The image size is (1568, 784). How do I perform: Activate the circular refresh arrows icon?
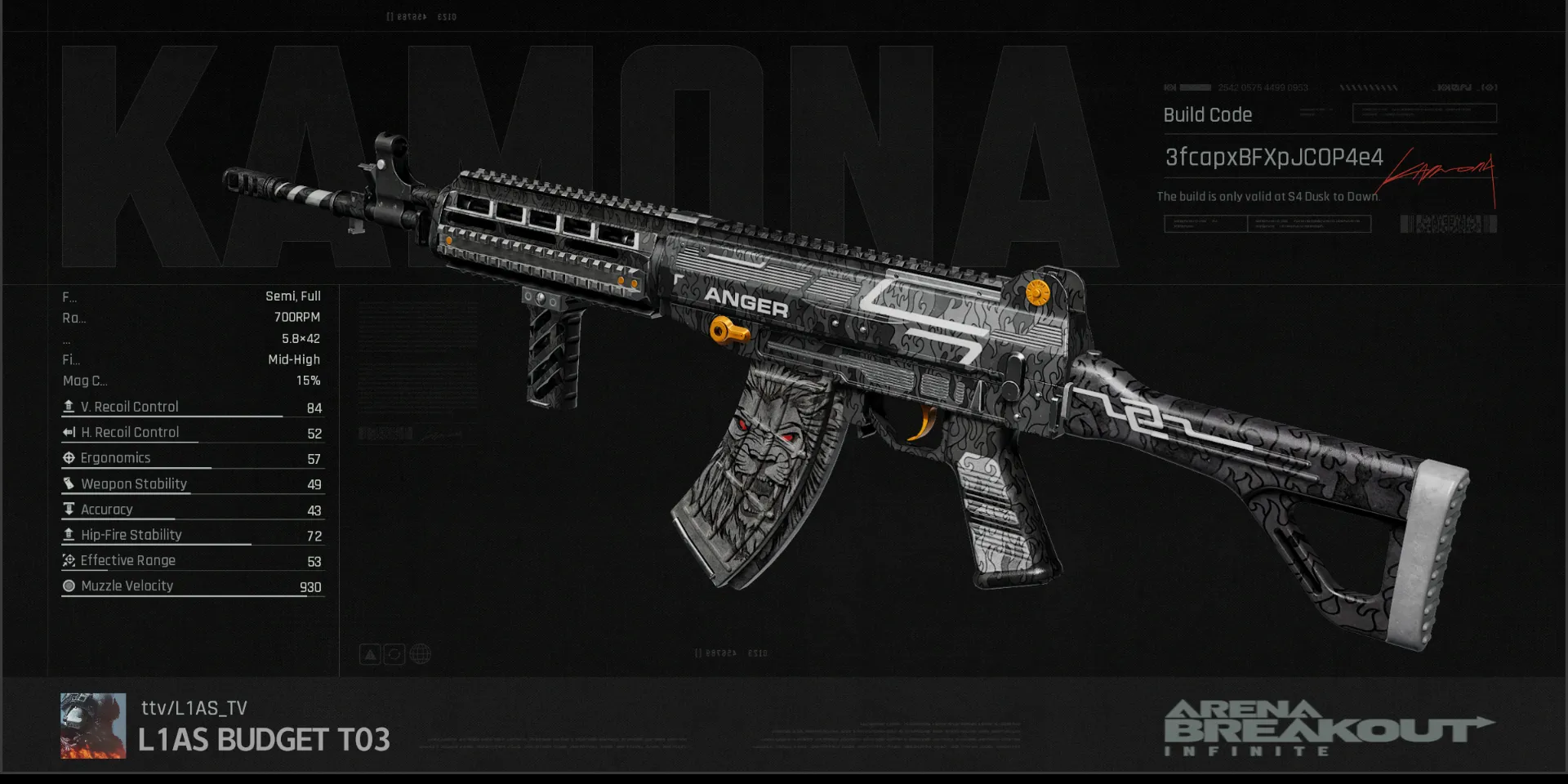click(x=394, y=654)
